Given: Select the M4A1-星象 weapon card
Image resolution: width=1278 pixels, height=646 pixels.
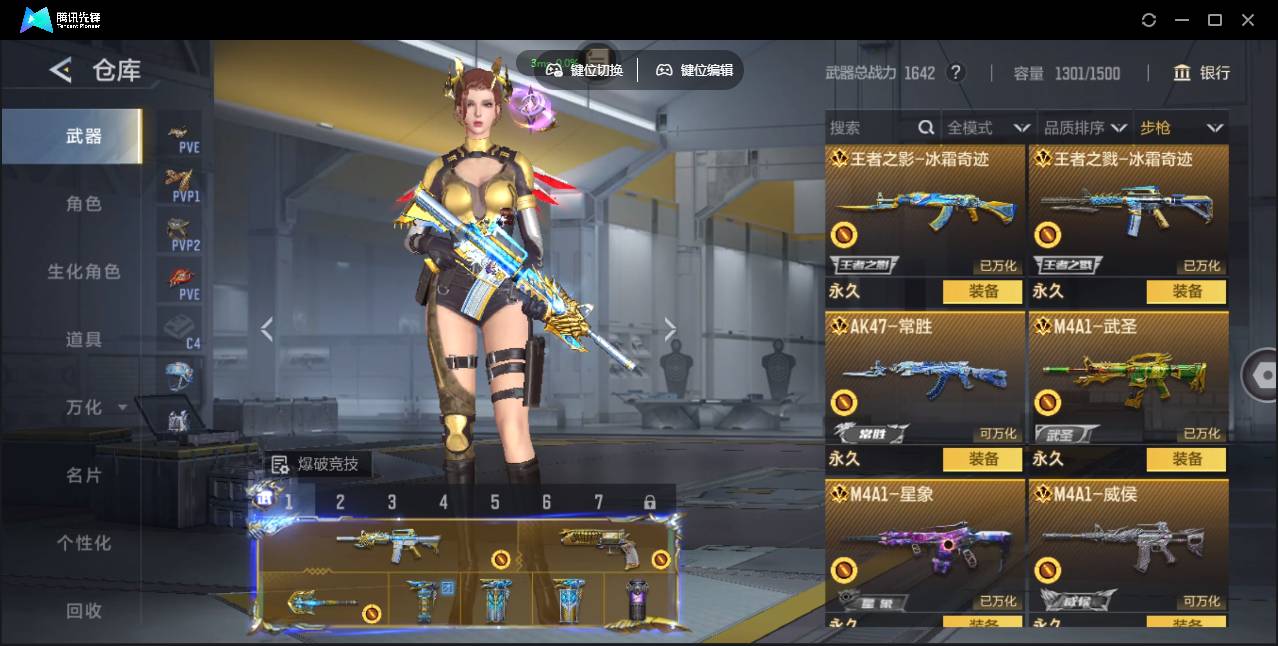Looking at the screenshot, I should [x=925, y=545].
